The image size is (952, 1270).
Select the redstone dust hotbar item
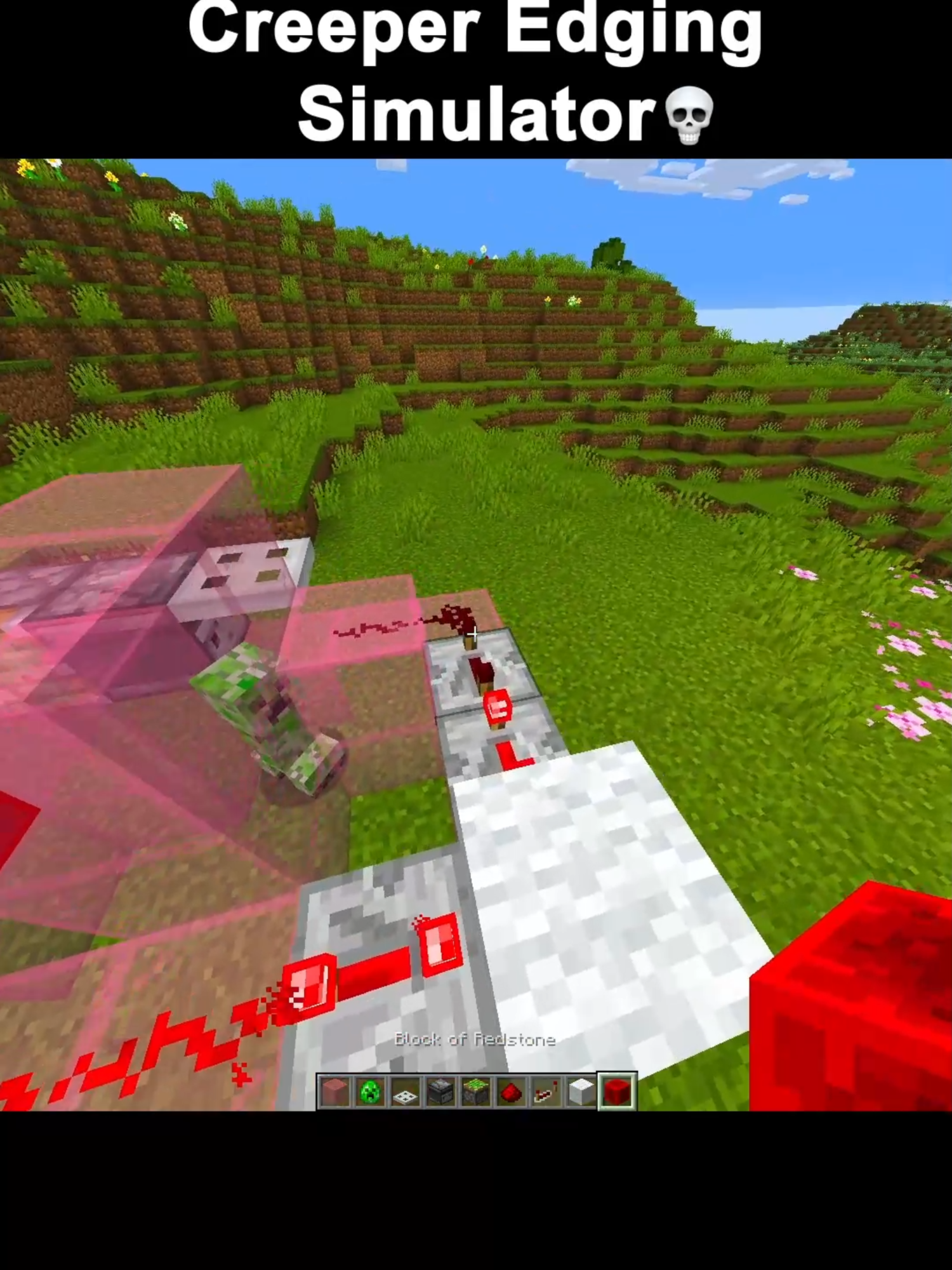pyautogui.click(x=510, y=1091)
